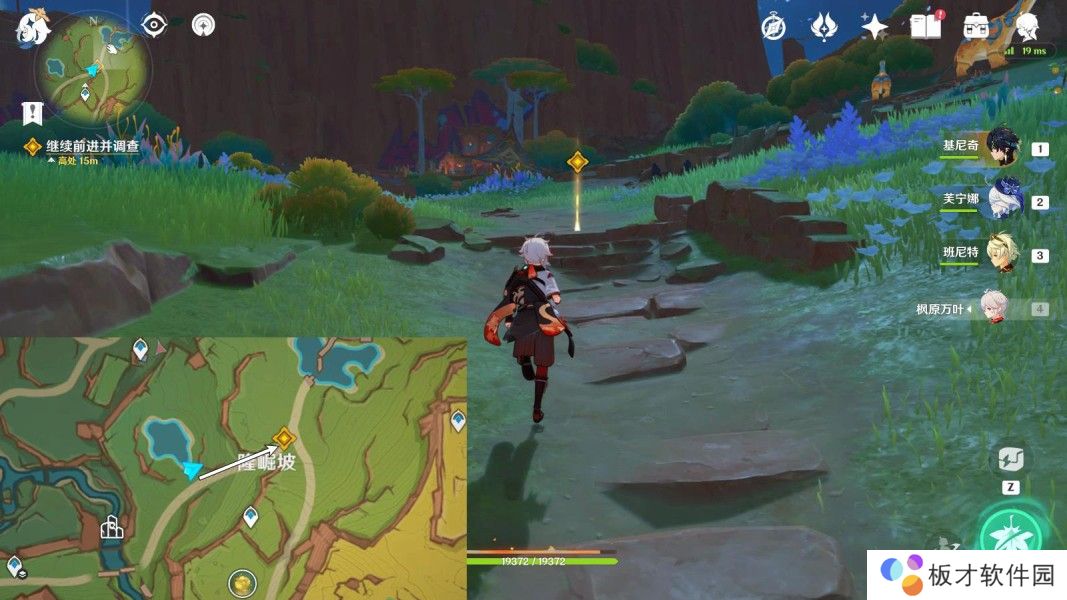Open the circular minimap
Viewport: 1067px width, 600px height.
click(92, 70)
